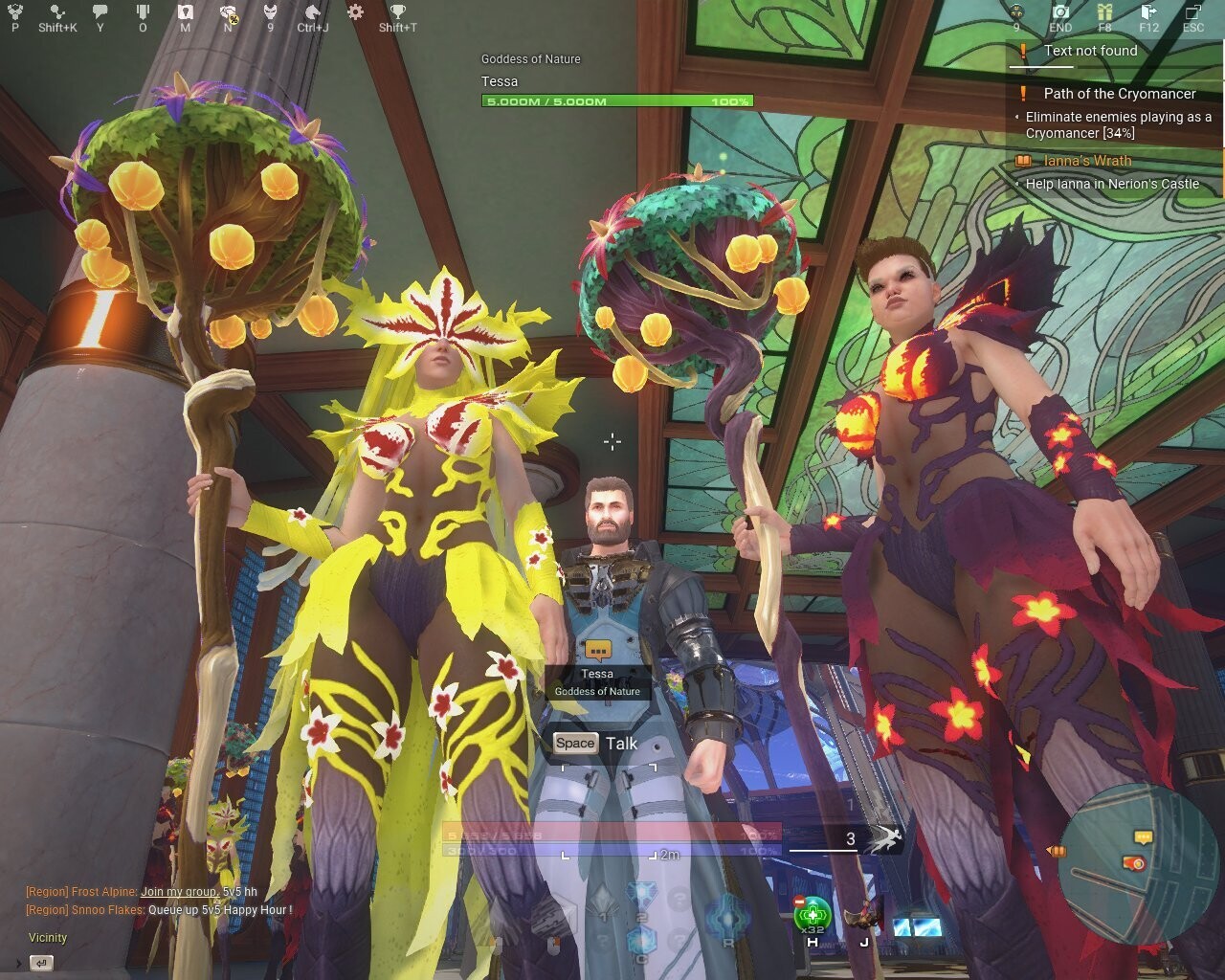Open rewards via the gift icon (F8)

tap(1104, 11)
